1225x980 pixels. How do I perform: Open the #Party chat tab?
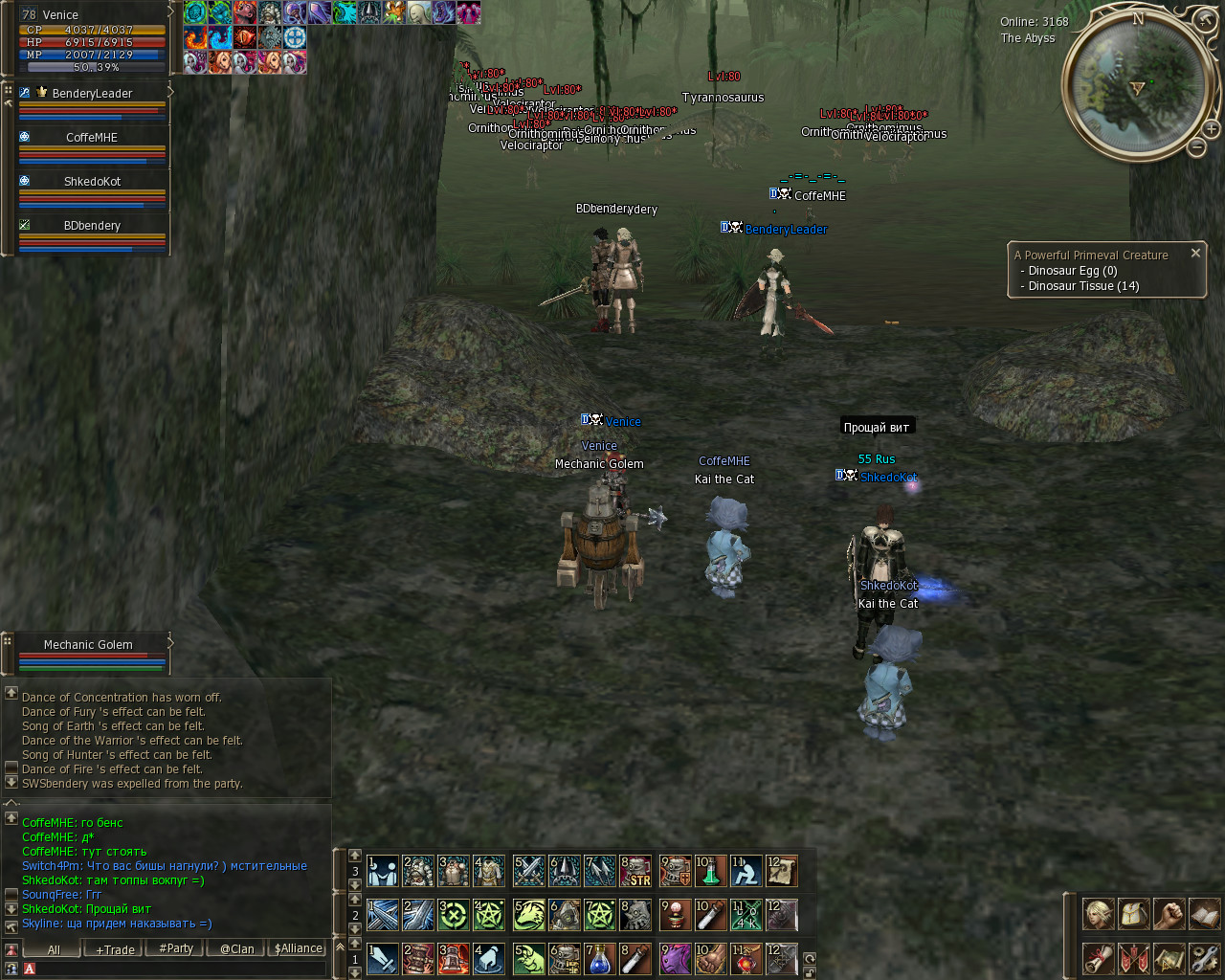point(176,948)
